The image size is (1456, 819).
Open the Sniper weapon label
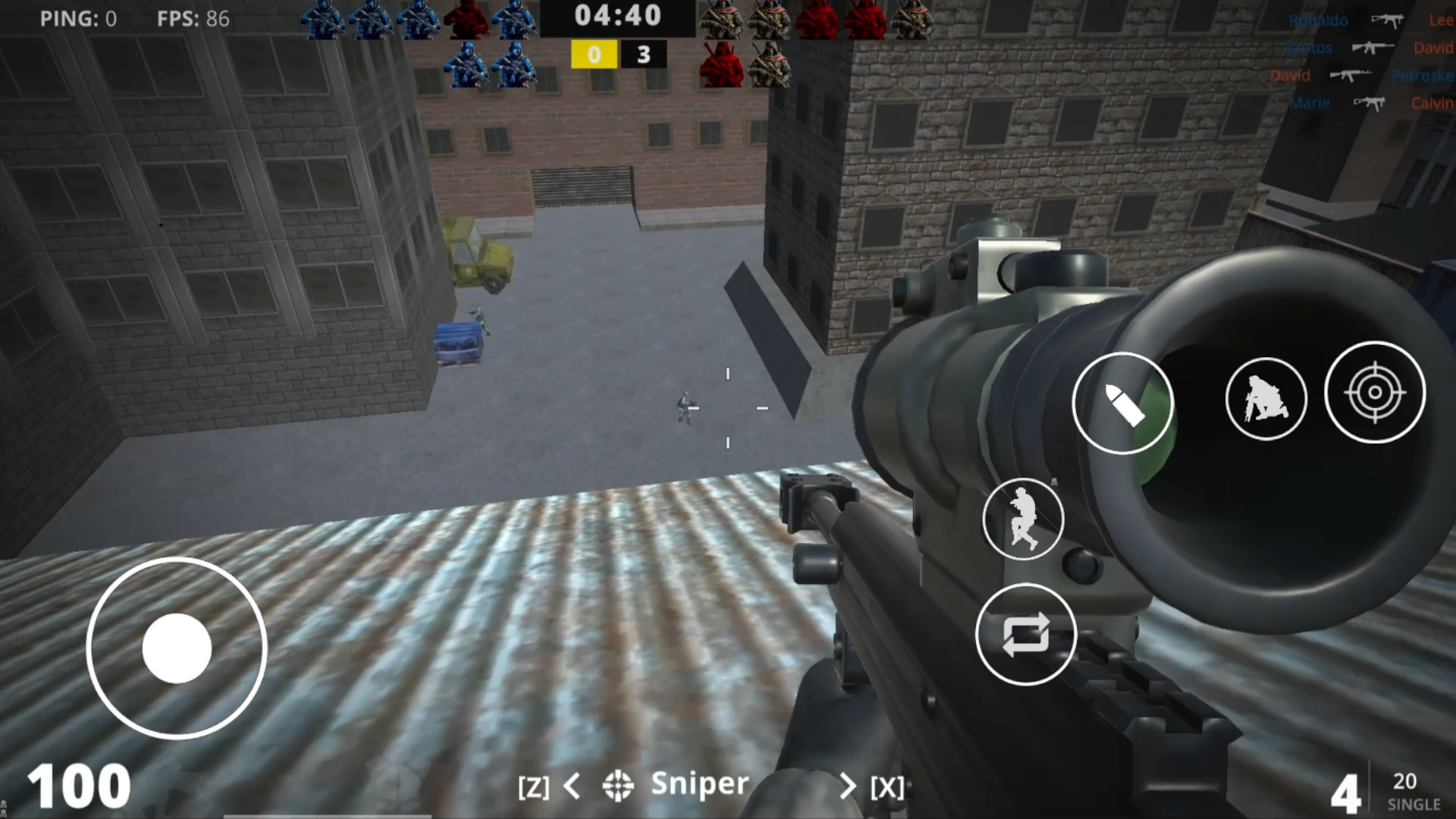698,785
